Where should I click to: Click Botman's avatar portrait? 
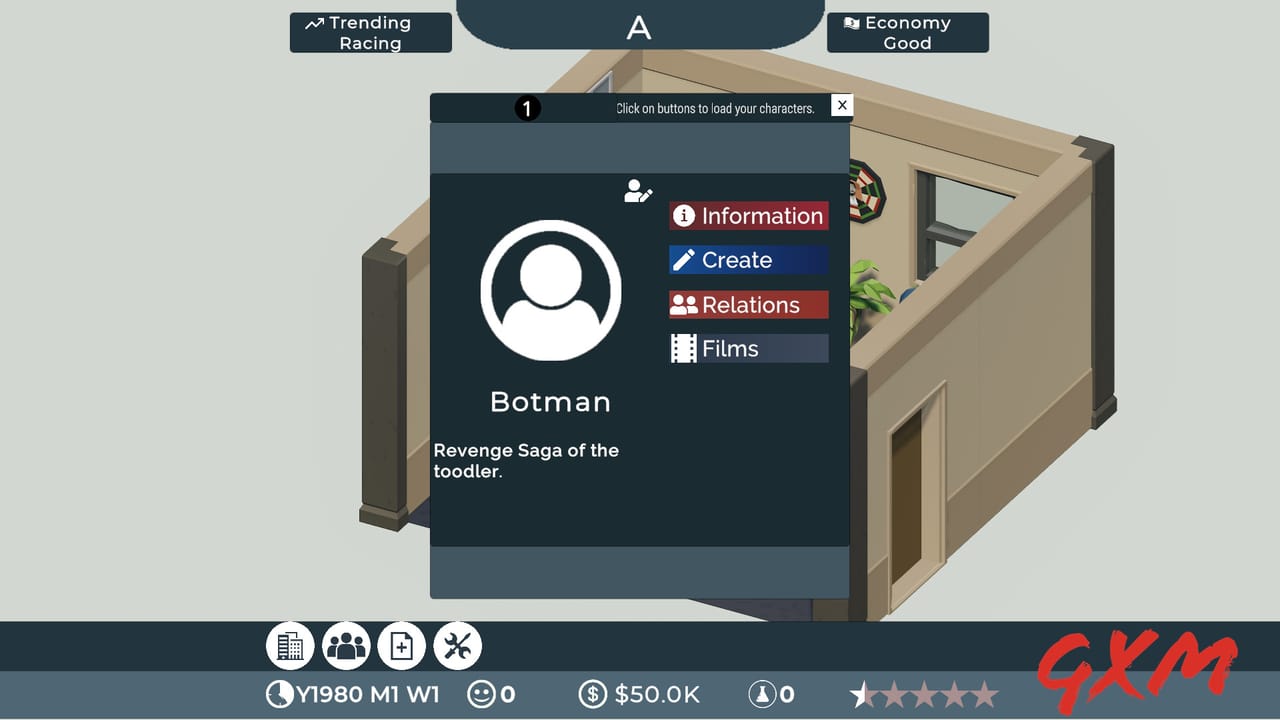tap(551, 289)
